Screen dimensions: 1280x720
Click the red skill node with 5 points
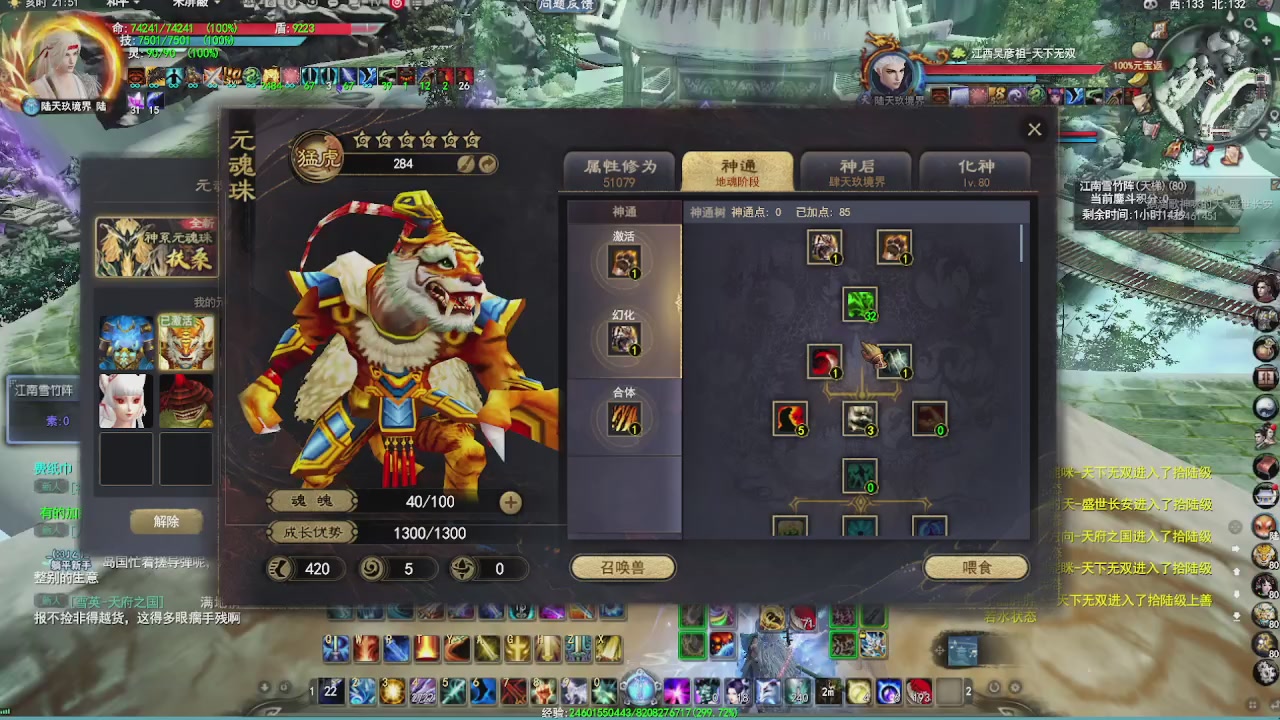[789, 419]
